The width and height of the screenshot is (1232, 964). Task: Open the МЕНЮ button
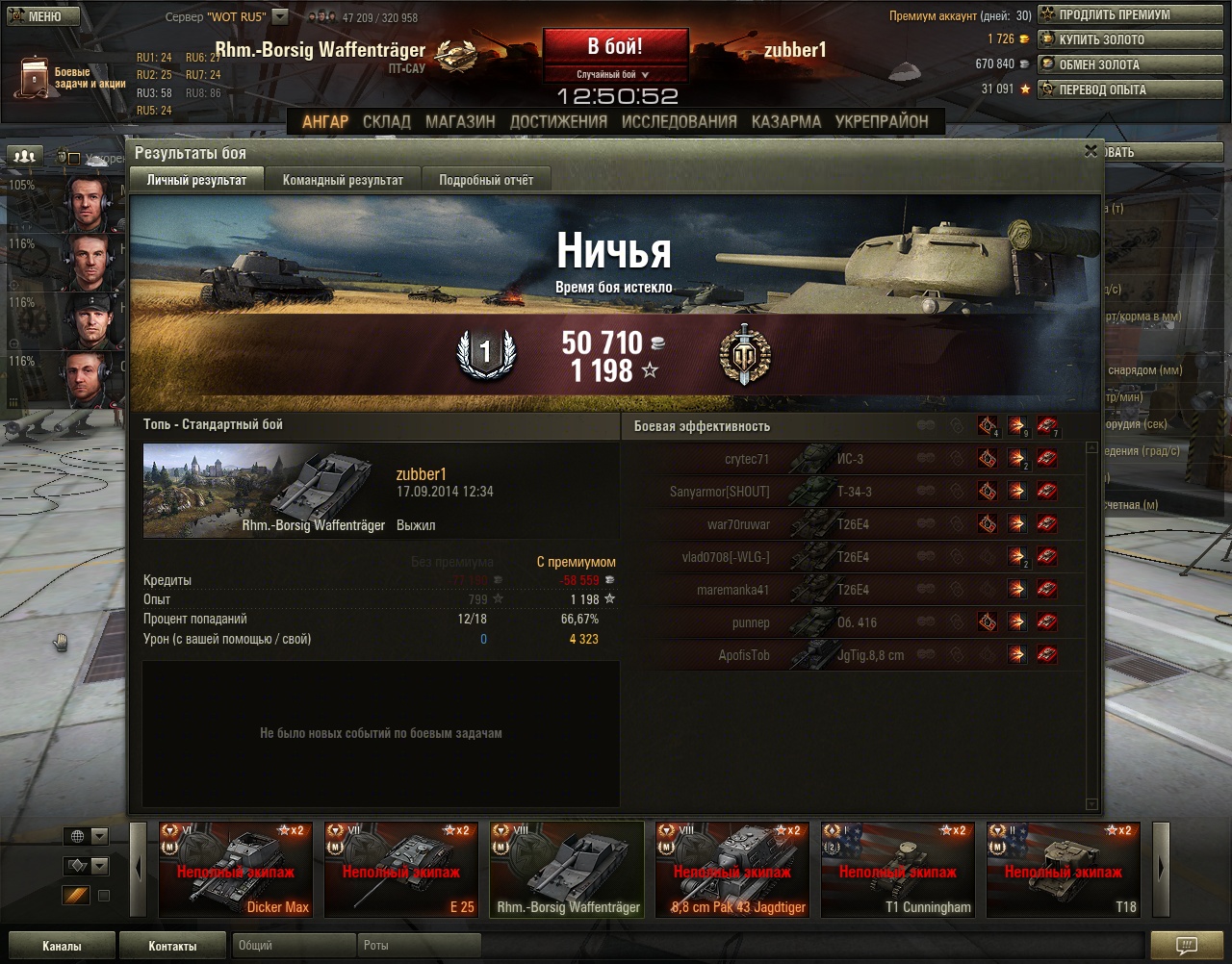point(37,16)
